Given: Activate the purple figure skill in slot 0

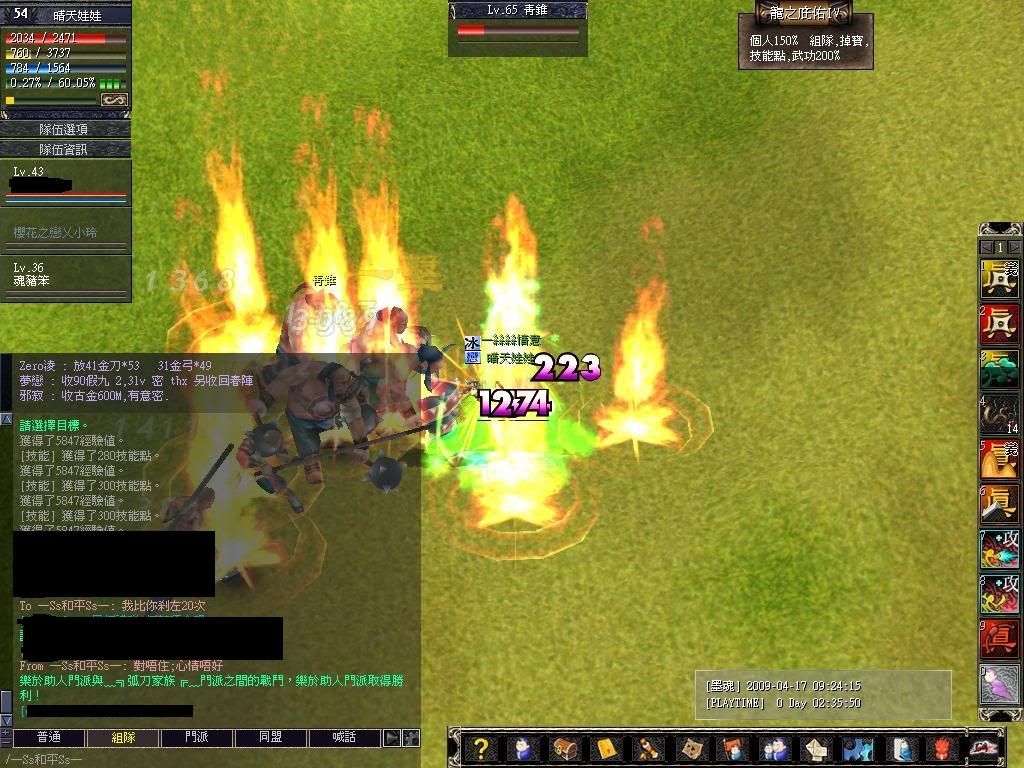Looking at the screenshot, I should point(999,685).
